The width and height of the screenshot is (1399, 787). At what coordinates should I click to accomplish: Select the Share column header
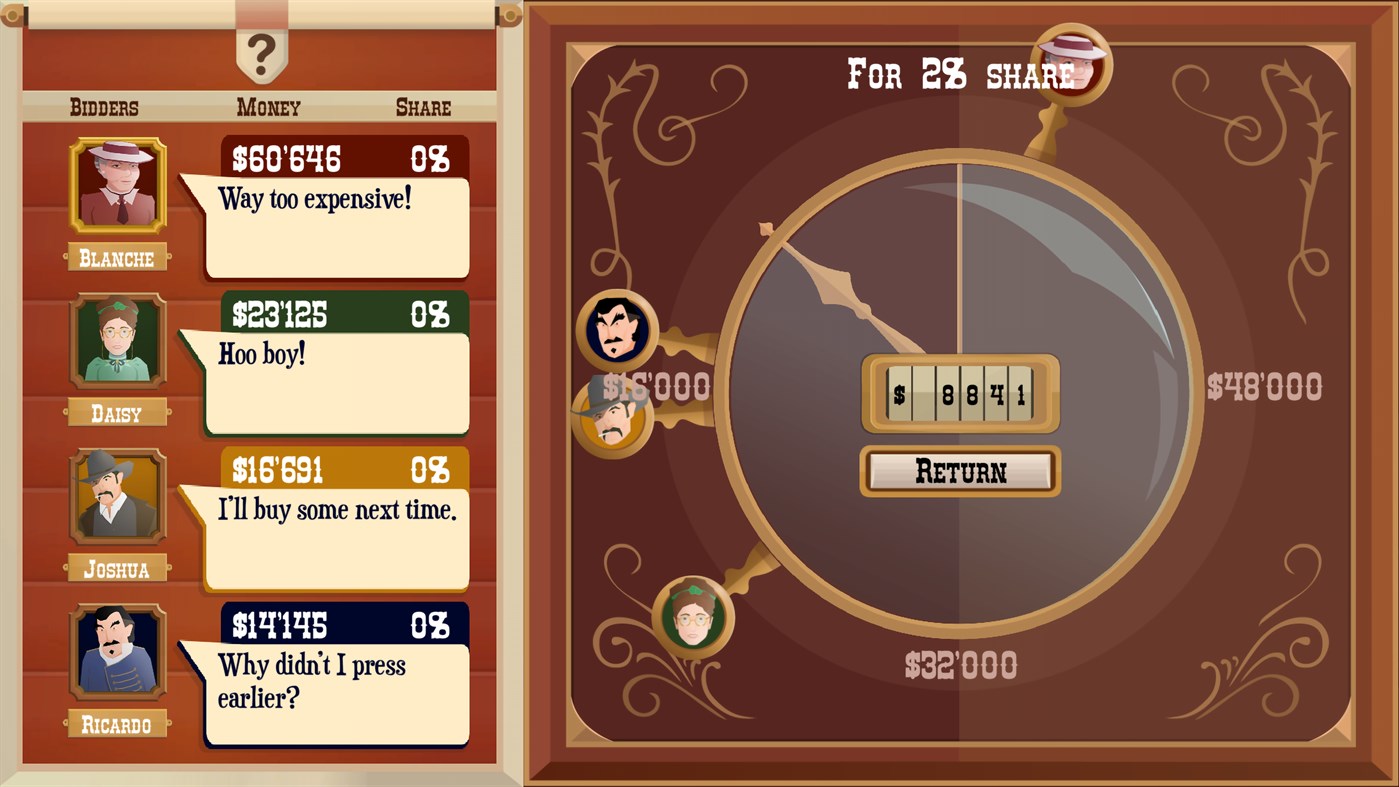coord(423,108)
